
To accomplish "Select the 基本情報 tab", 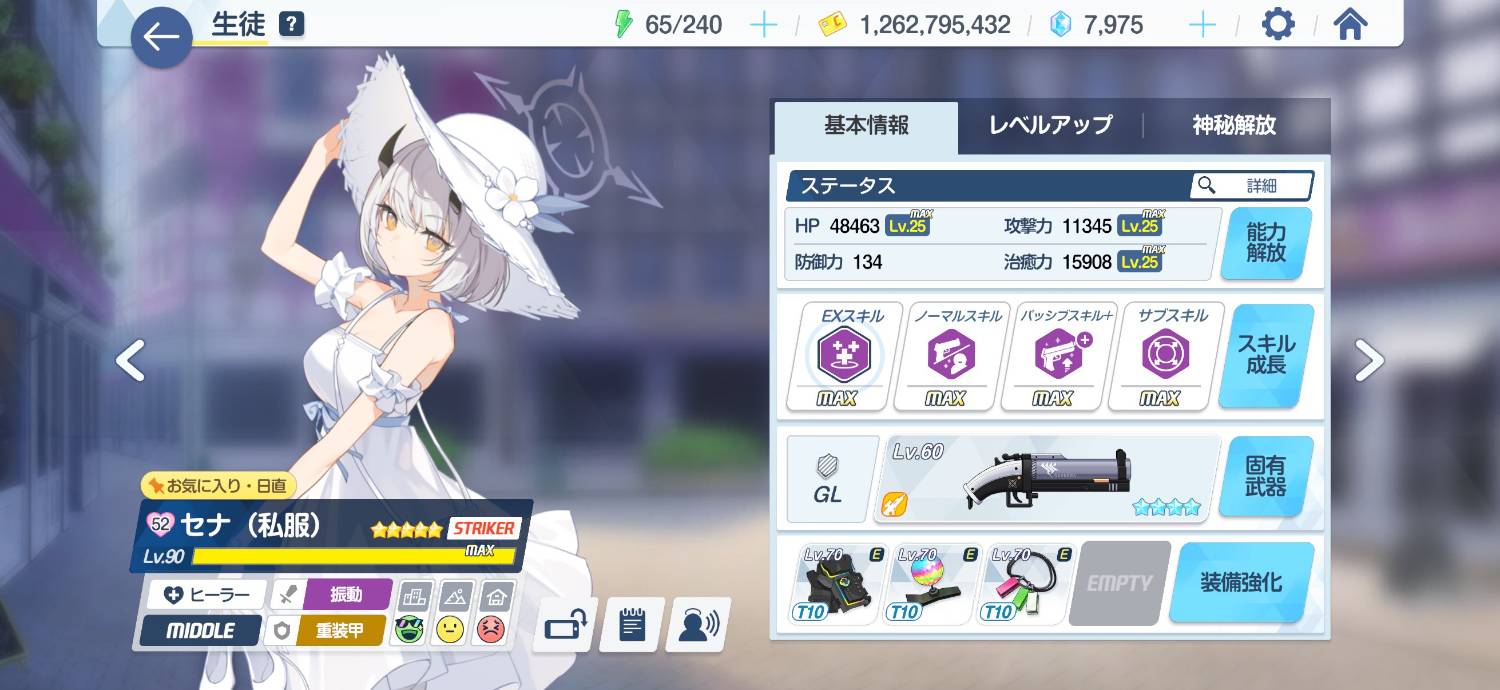I will 866,126.
